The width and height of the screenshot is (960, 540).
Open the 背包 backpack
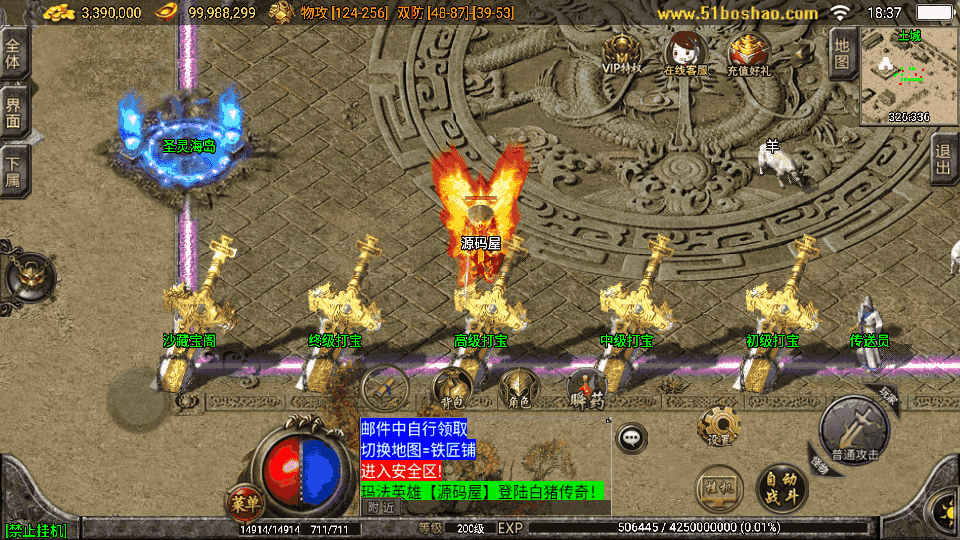[x=451, y=388]
